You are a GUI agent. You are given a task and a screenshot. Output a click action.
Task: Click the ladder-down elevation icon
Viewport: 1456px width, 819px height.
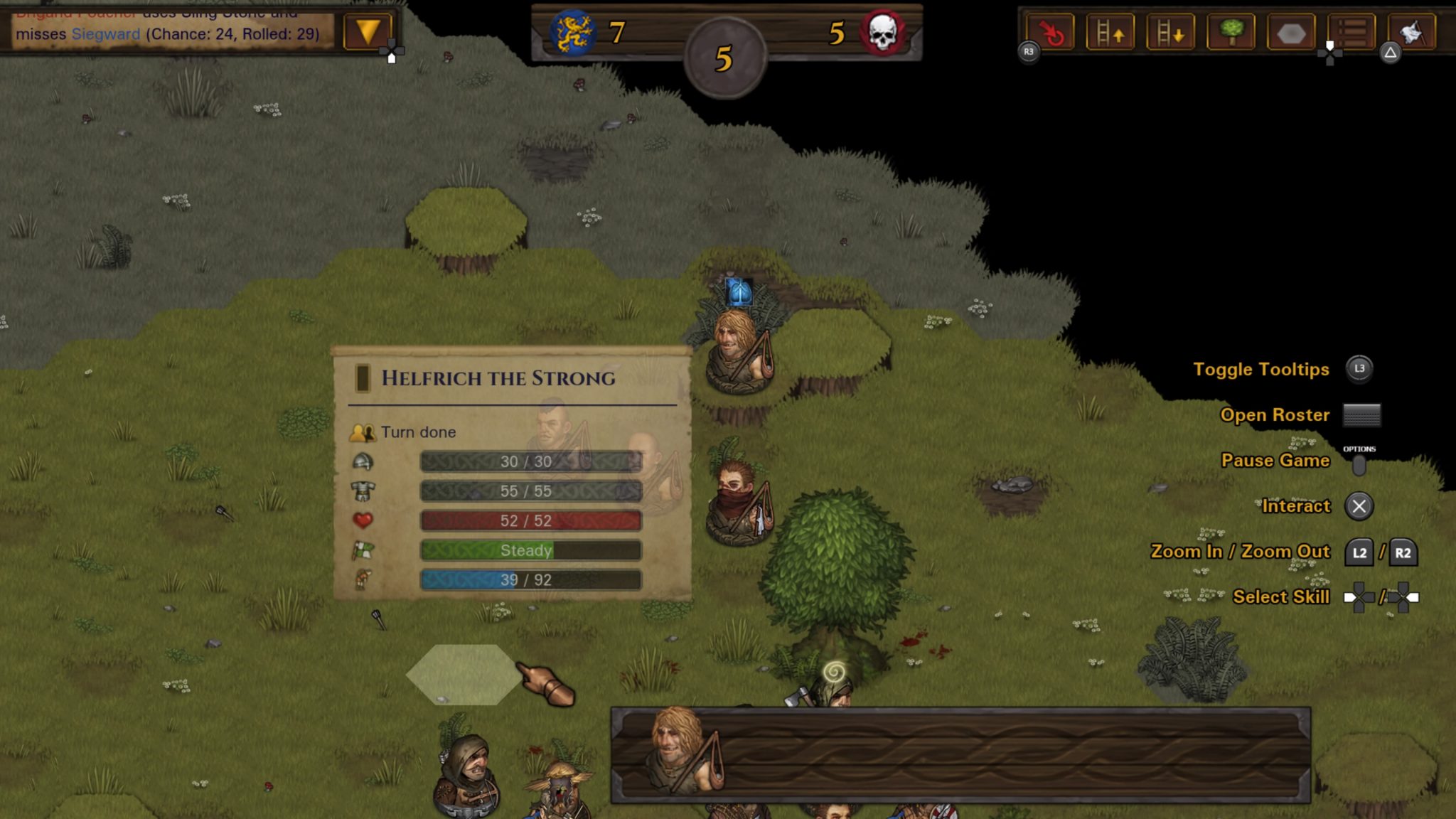[1170, 32]
